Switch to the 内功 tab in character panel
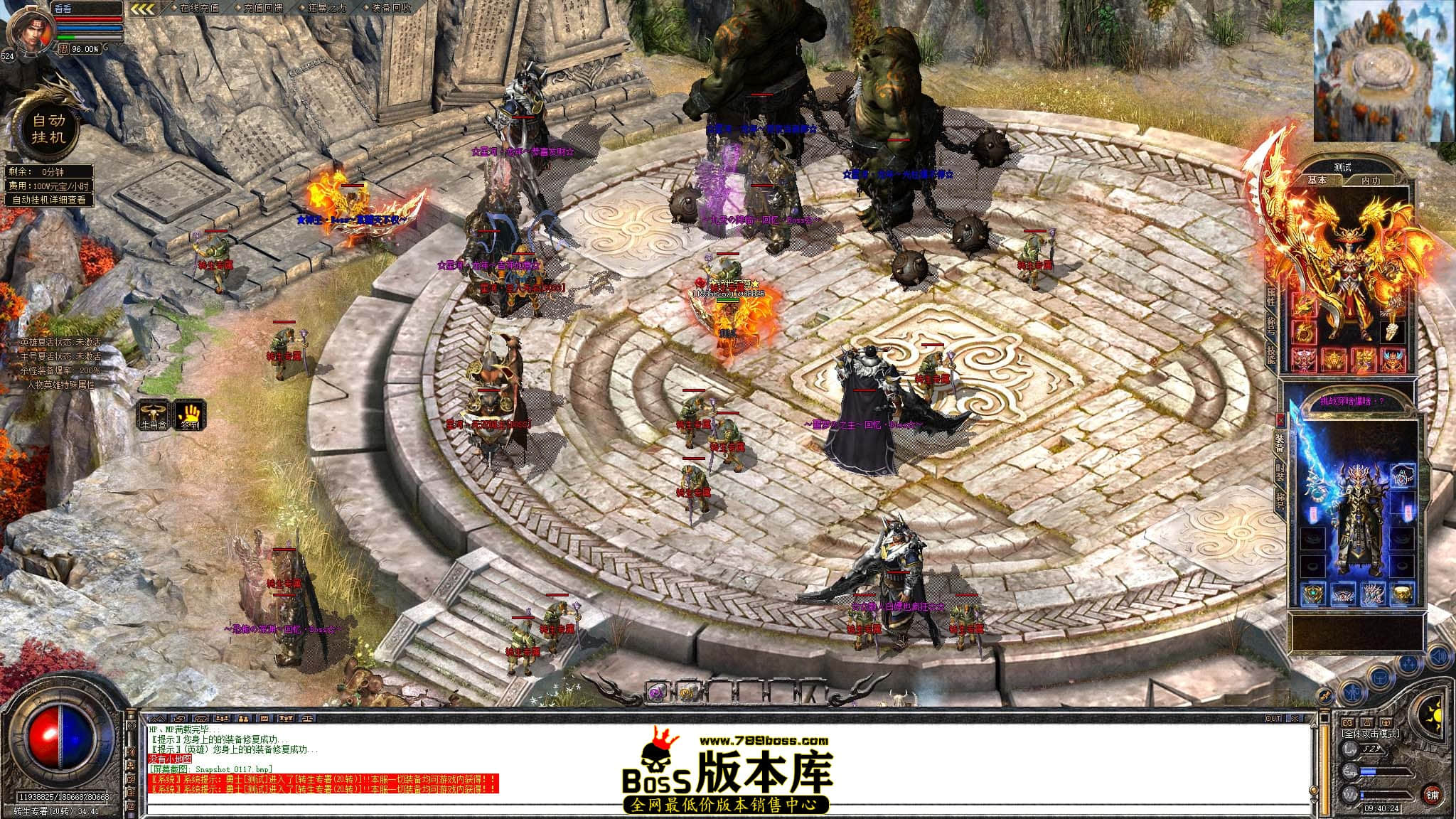The height and width of the screenshot is (819, 1456). pos(1371,180)
